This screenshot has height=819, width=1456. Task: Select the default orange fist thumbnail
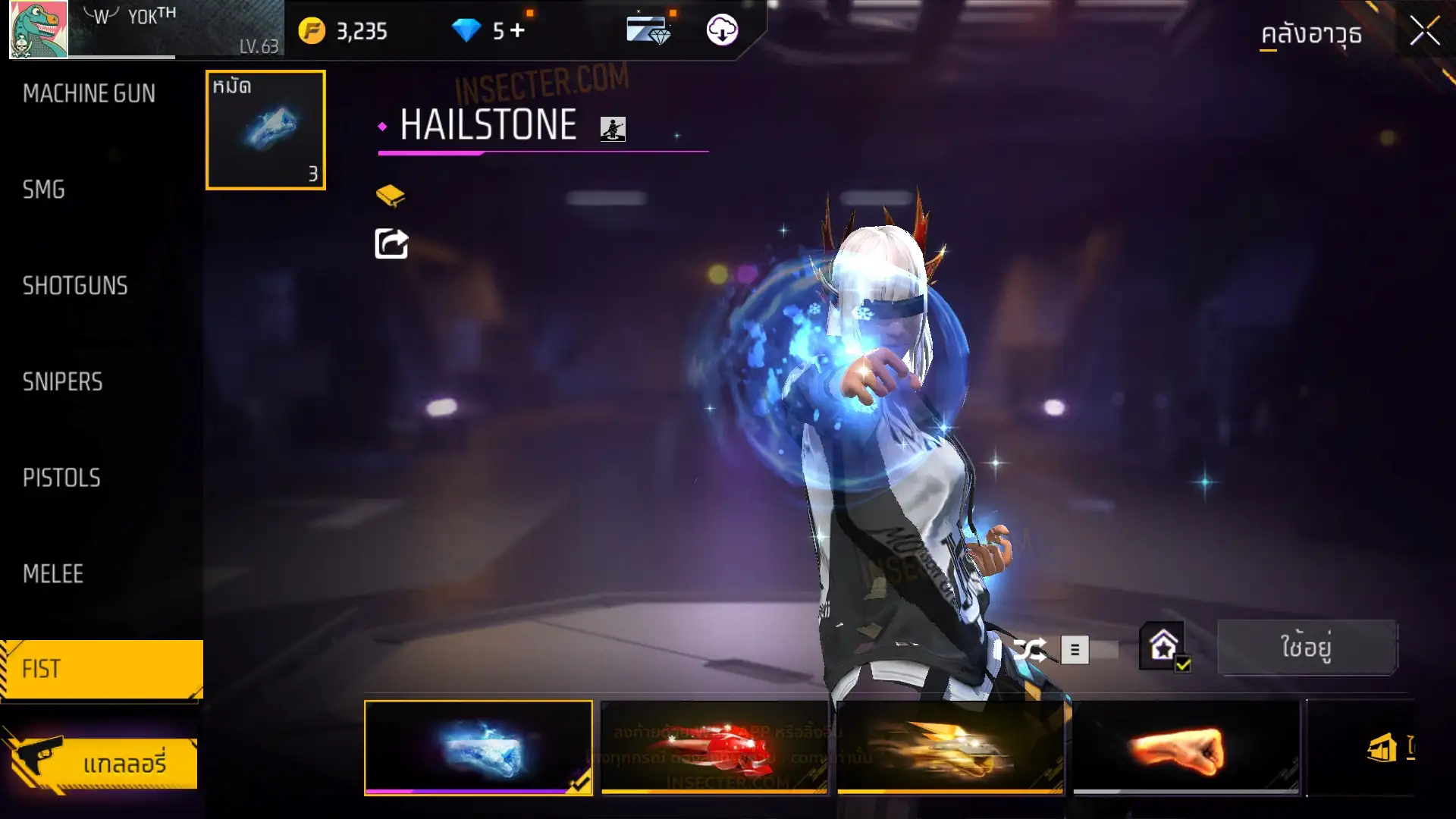click(x=1186, y=748)
